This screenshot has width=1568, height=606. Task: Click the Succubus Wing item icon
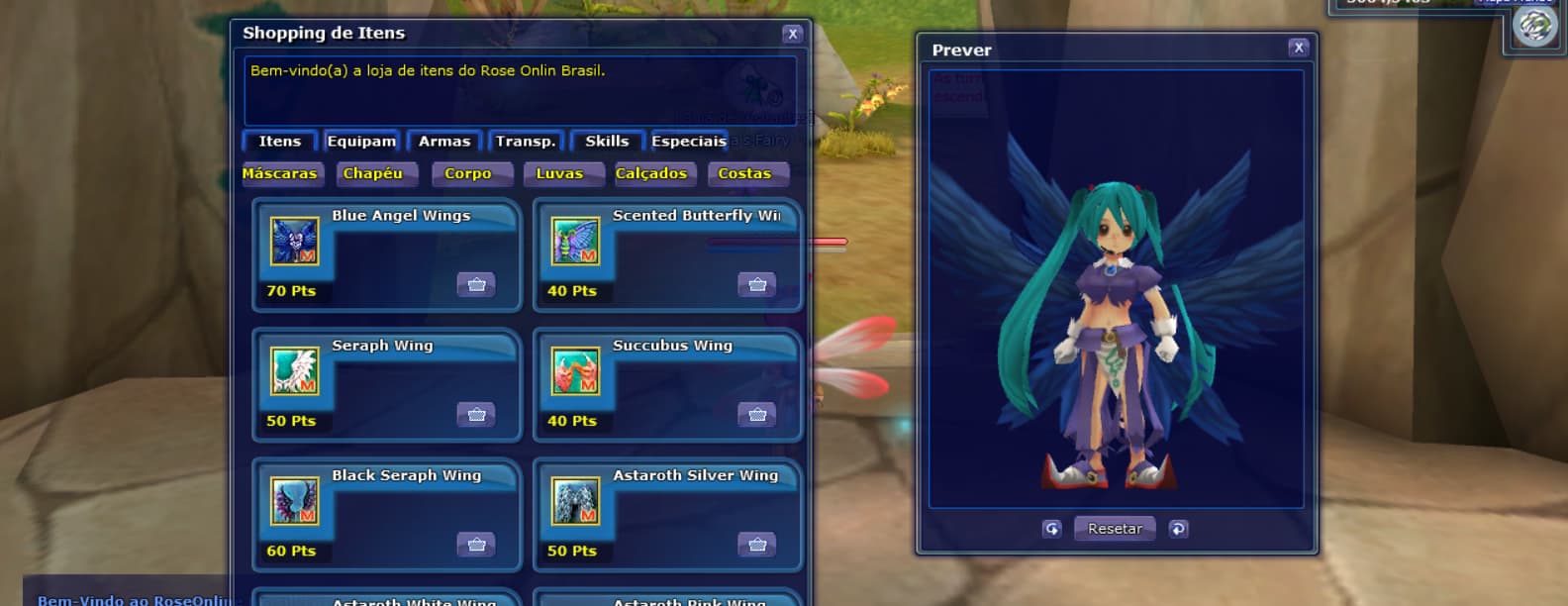point(575,371)
